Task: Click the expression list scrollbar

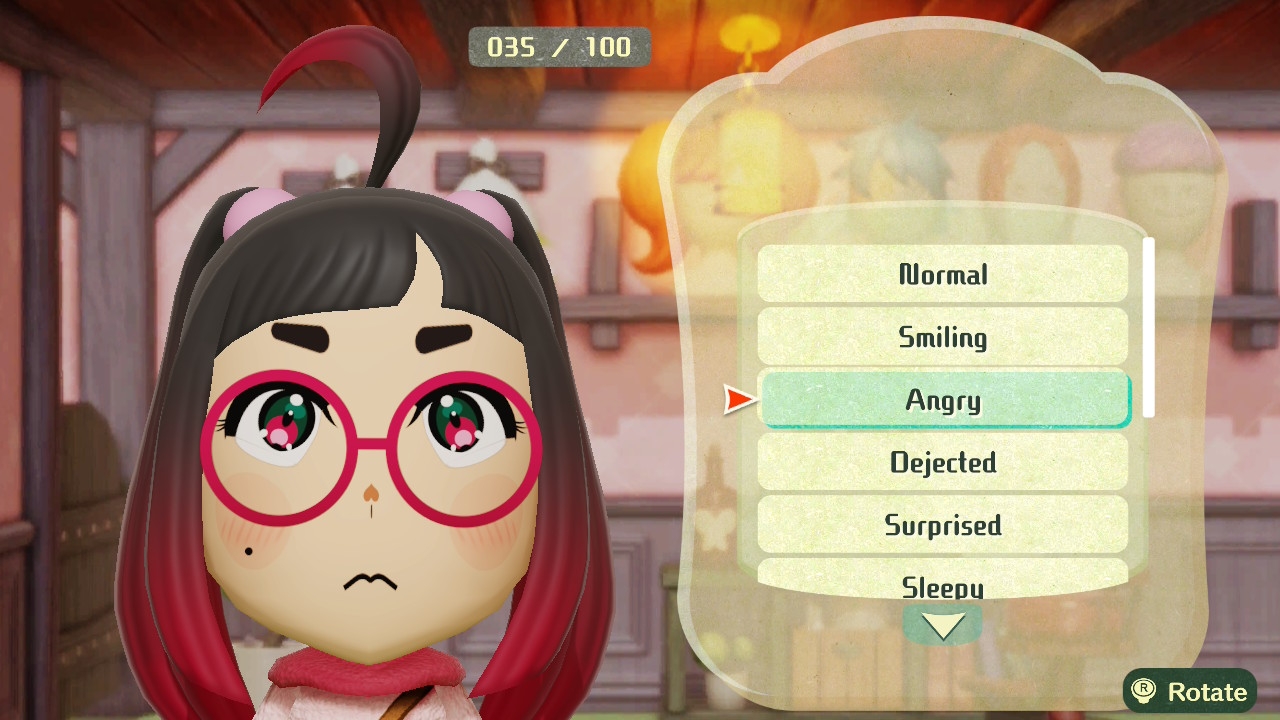Action: pos(1149,327)
